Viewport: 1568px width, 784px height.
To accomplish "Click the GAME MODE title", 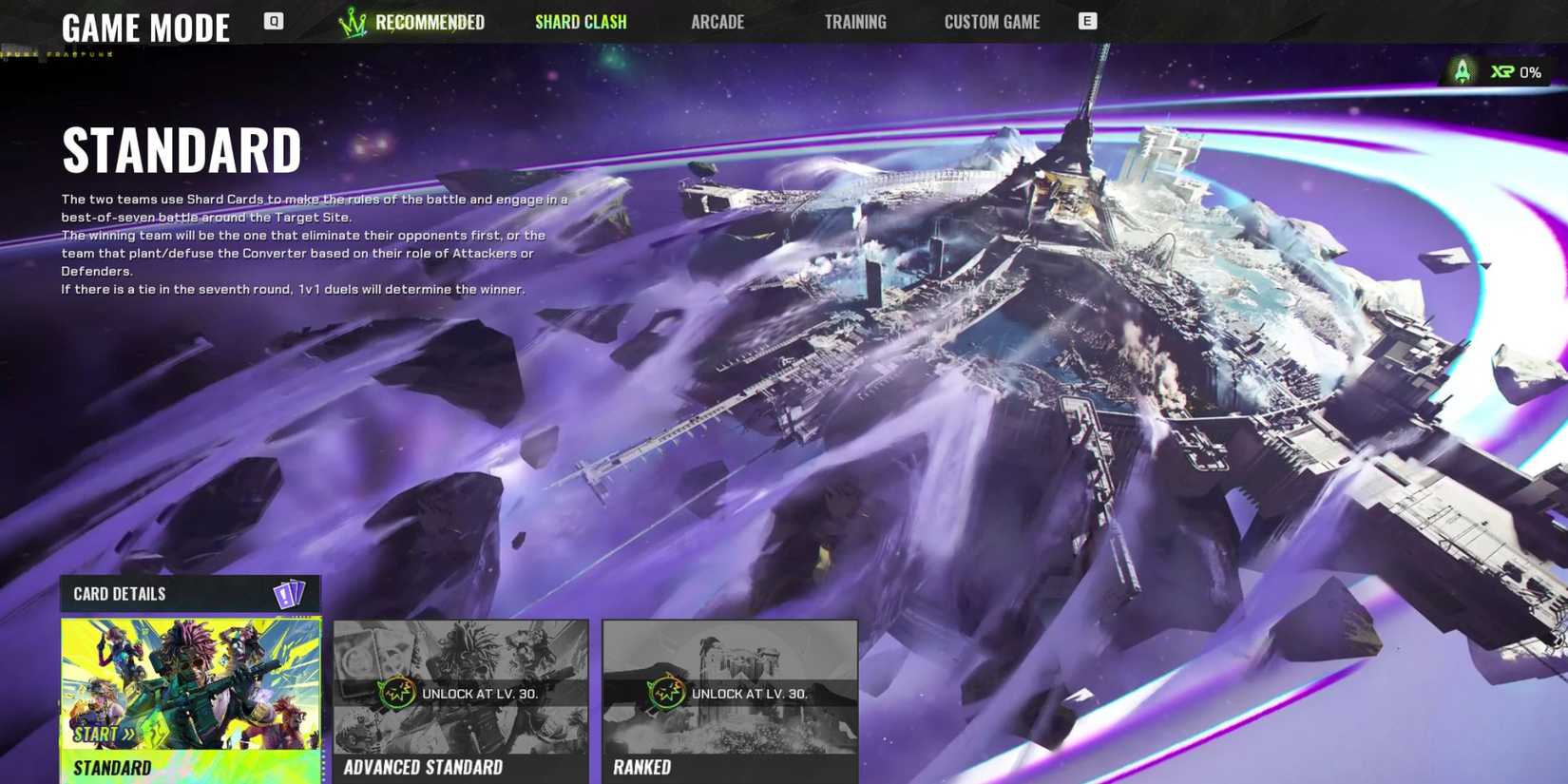I will 145,27.
